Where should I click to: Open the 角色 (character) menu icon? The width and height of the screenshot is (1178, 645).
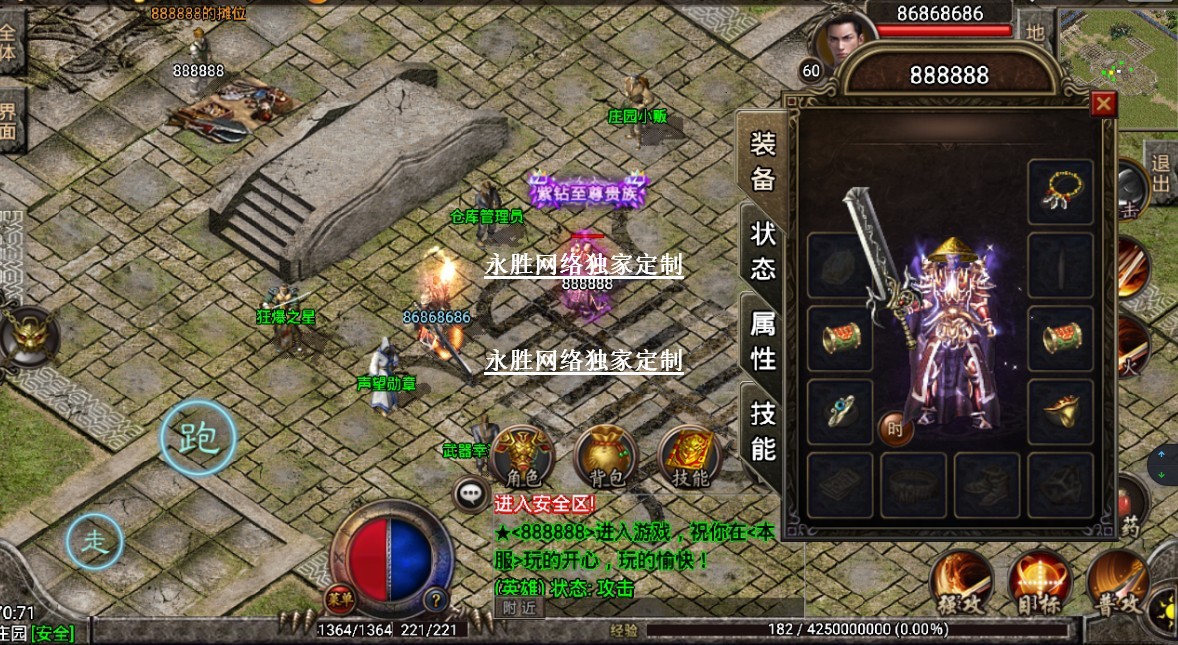tap(524, 456)
